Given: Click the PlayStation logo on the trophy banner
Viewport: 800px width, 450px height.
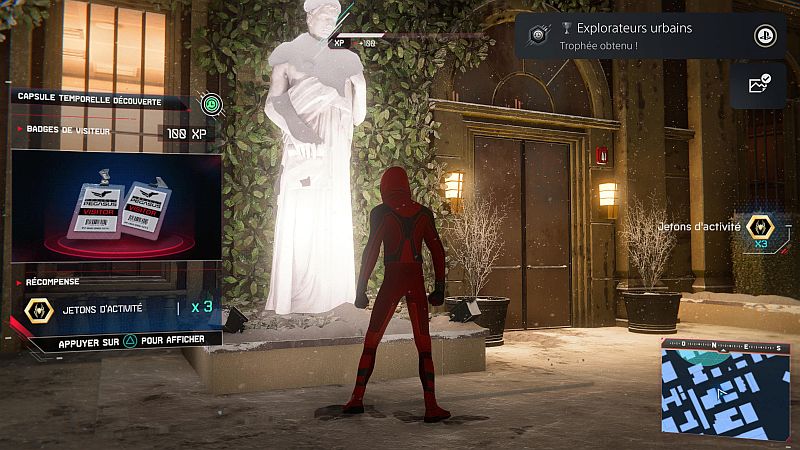Looking at the screenshot, I should click(764, 36).
